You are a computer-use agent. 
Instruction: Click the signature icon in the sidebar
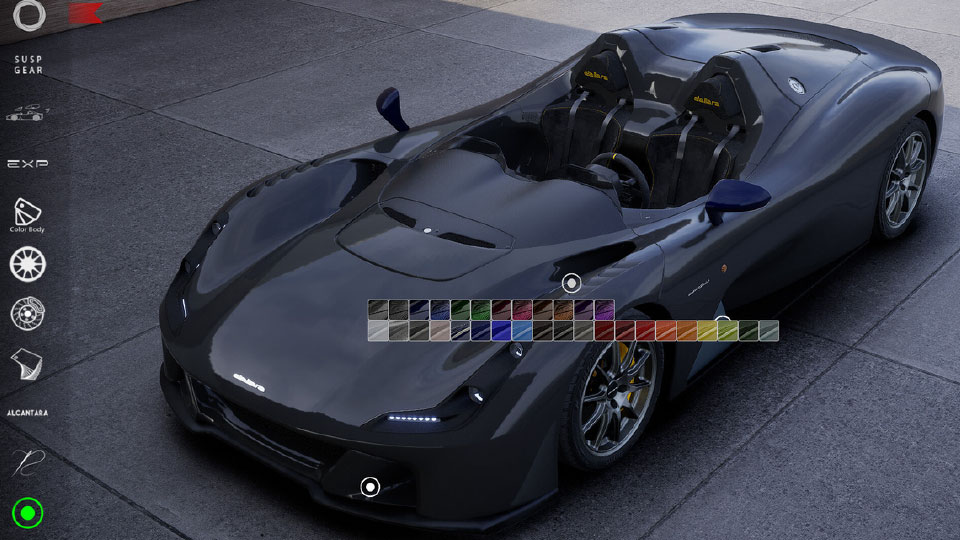28,463
